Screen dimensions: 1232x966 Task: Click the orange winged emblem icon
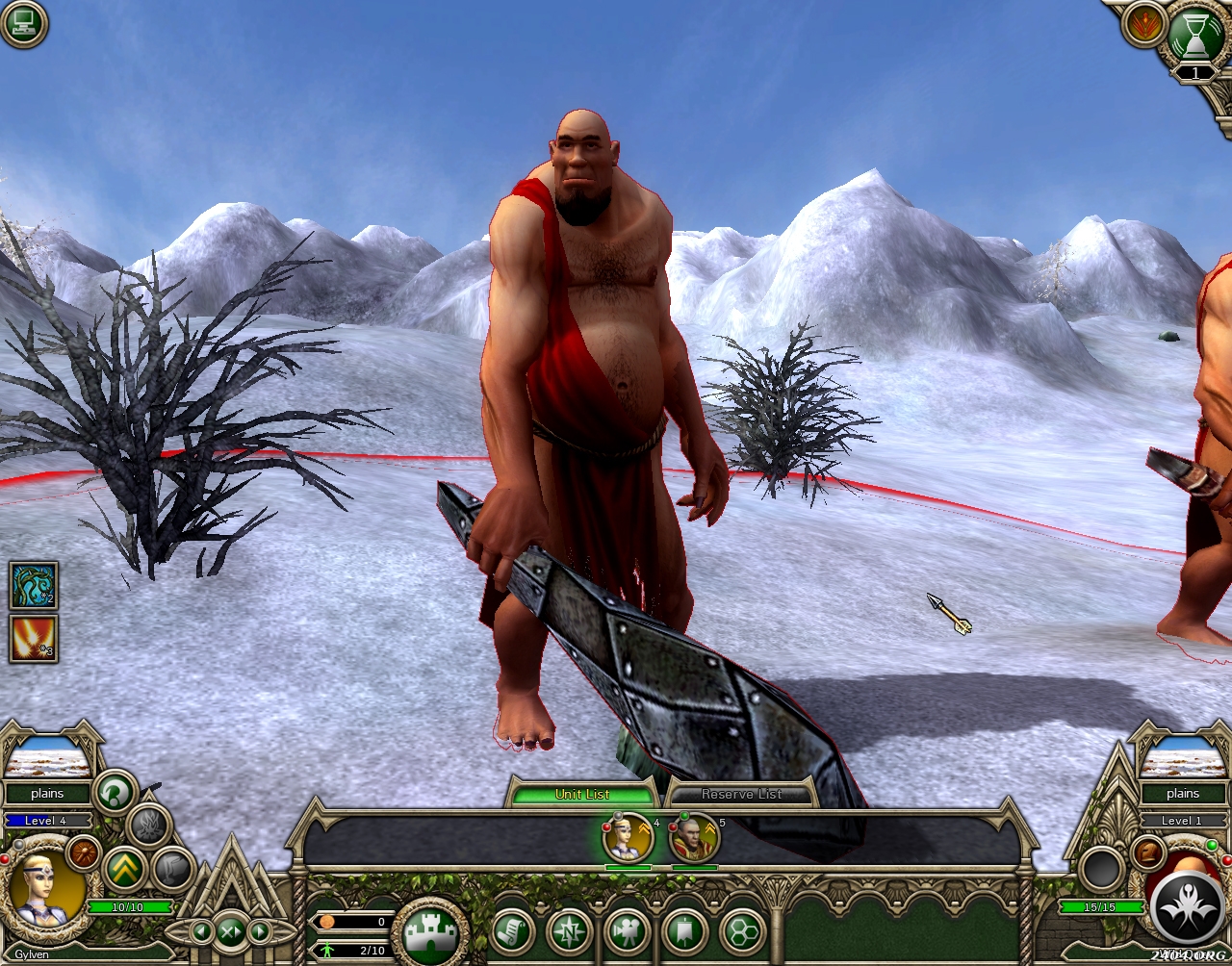(x=1142, y=27)
